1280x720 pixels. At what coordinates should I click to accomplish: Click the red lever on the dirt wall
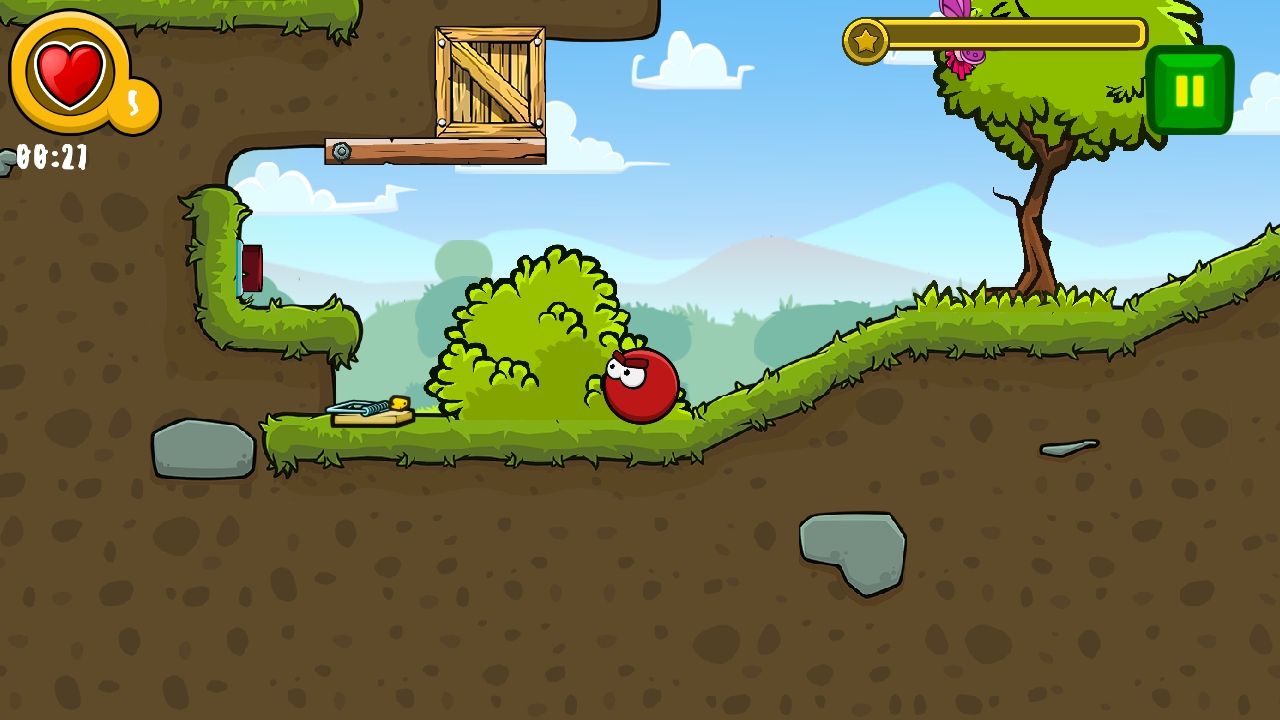[x=251, y=267]
